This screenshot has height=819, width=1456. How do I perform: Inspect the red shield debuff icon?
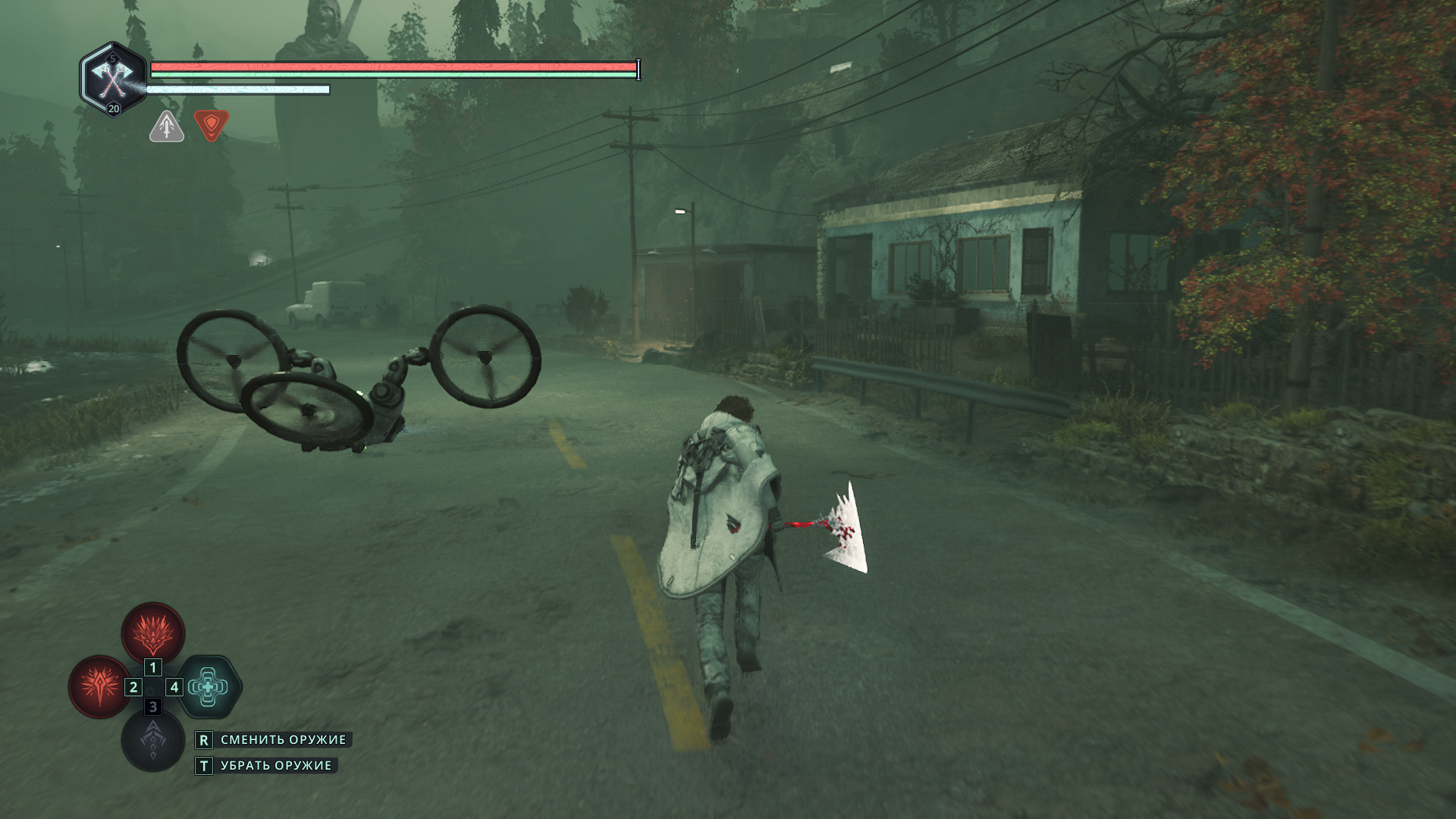point(212,125)
